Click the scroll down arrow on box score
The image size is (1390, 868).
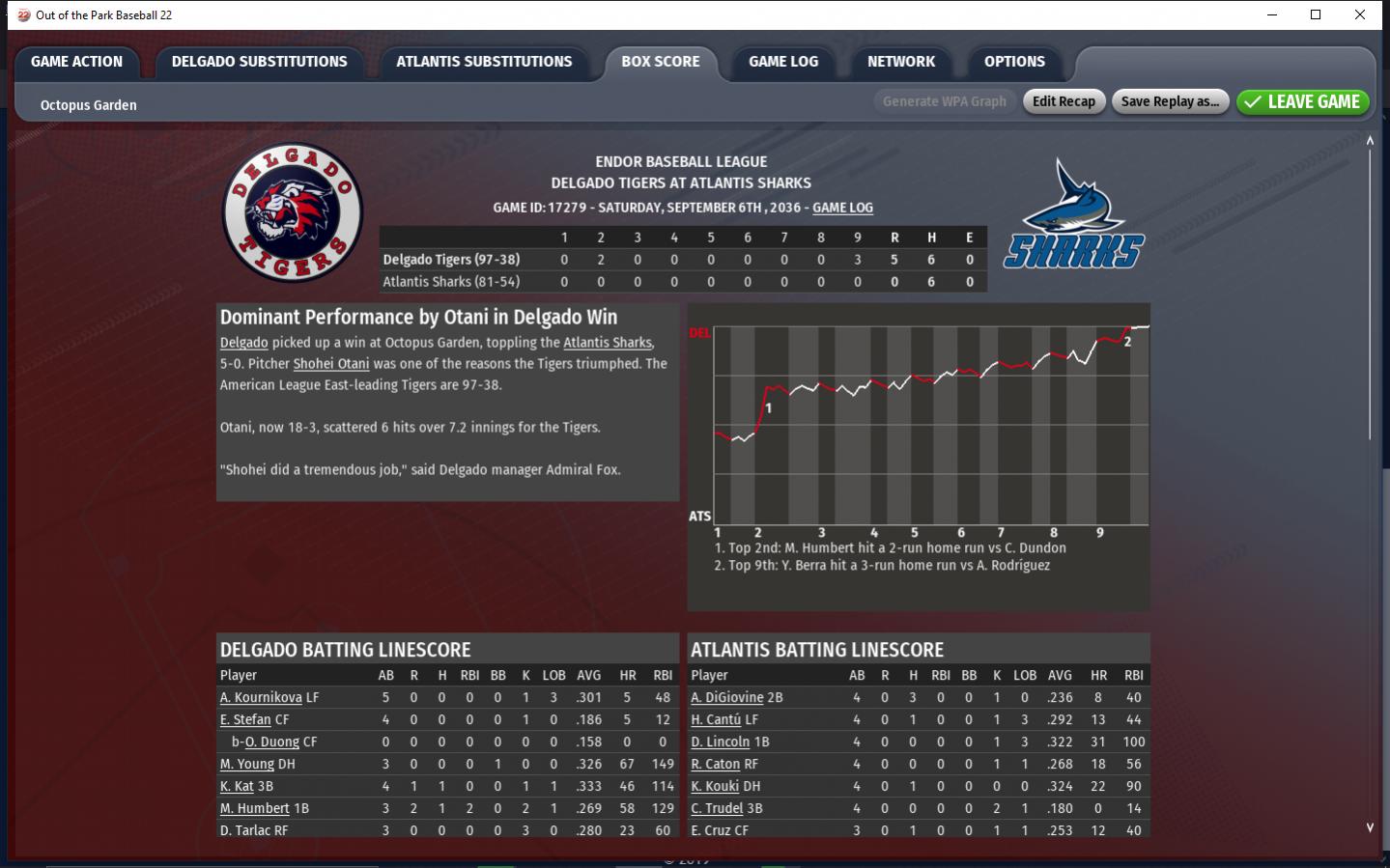[1370, 827]
